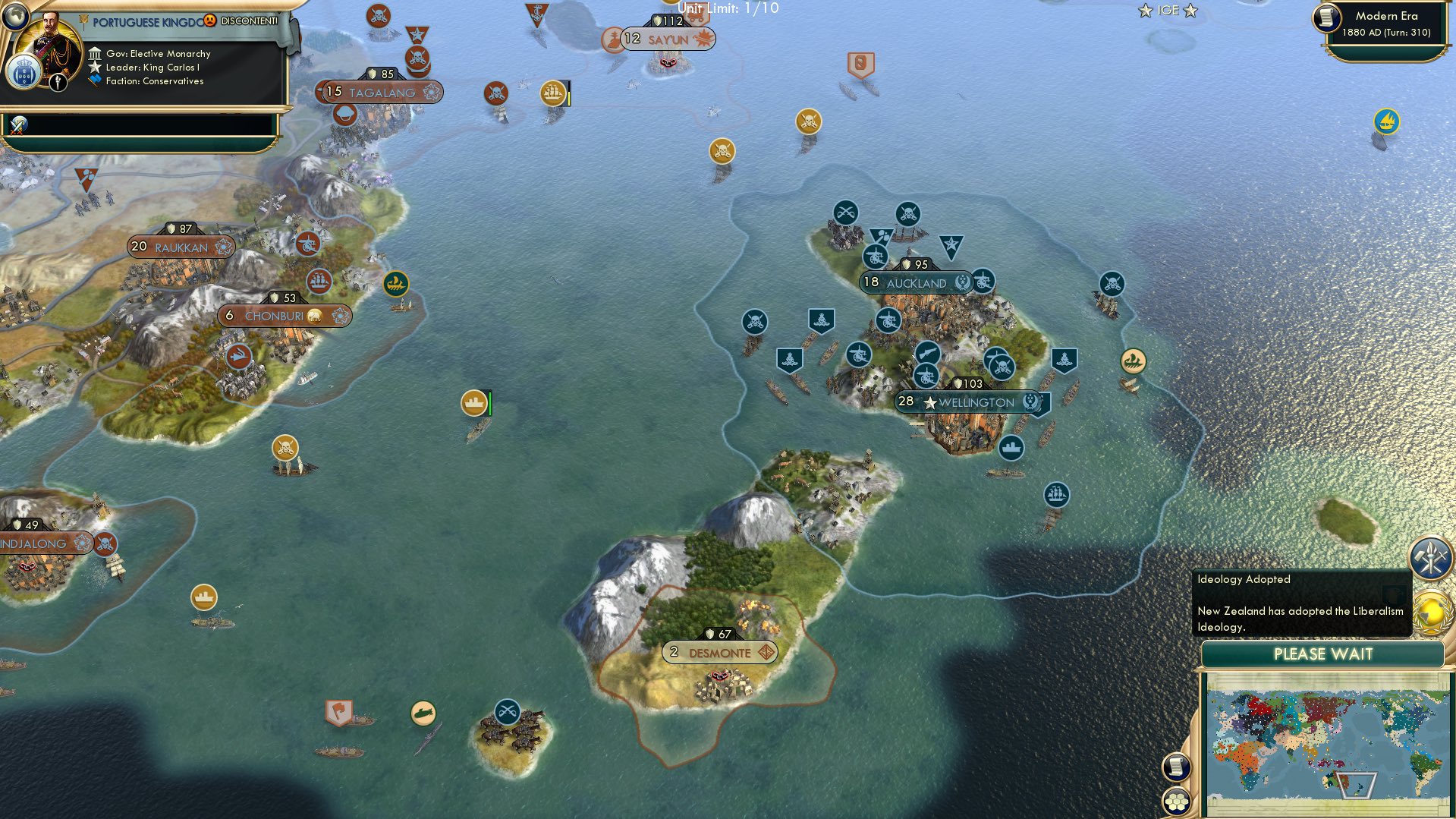The image size is (1456, 819).
Task: Click the crossed-swords war indicator below leader panel
Action: coord(17,123)
